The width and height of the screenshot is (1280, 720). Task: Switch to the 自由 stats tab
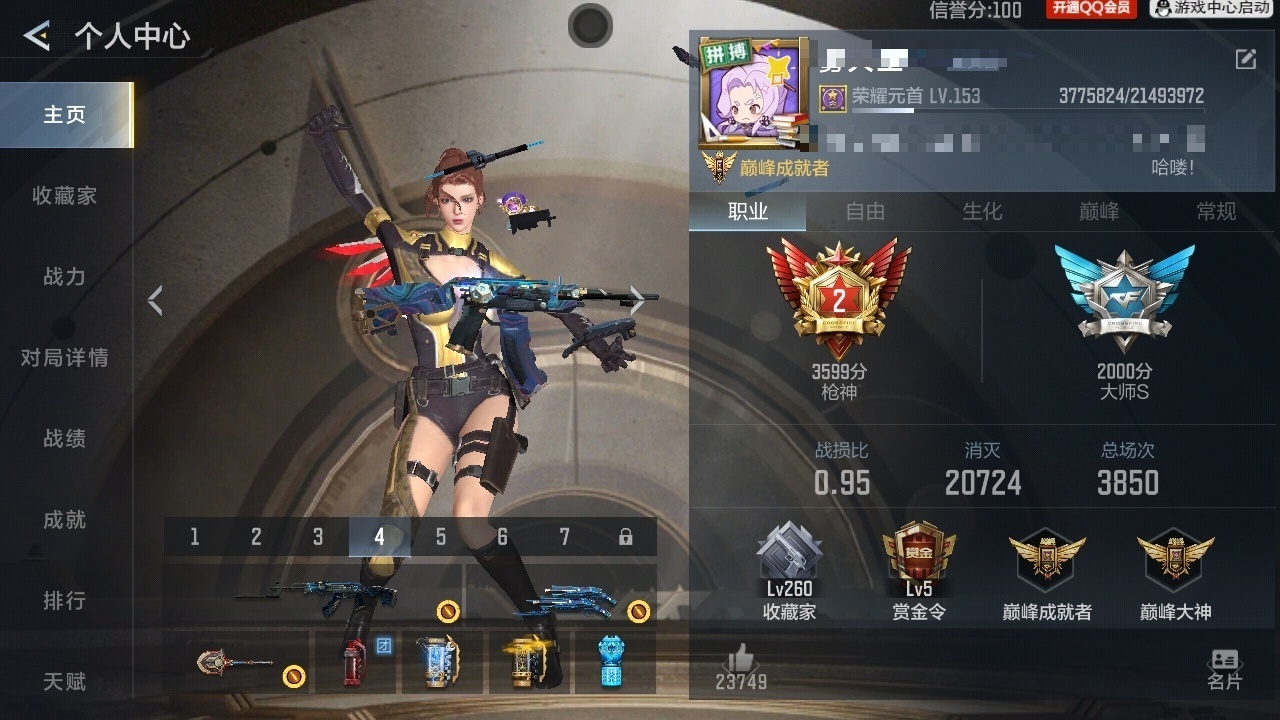click(865, 211)
